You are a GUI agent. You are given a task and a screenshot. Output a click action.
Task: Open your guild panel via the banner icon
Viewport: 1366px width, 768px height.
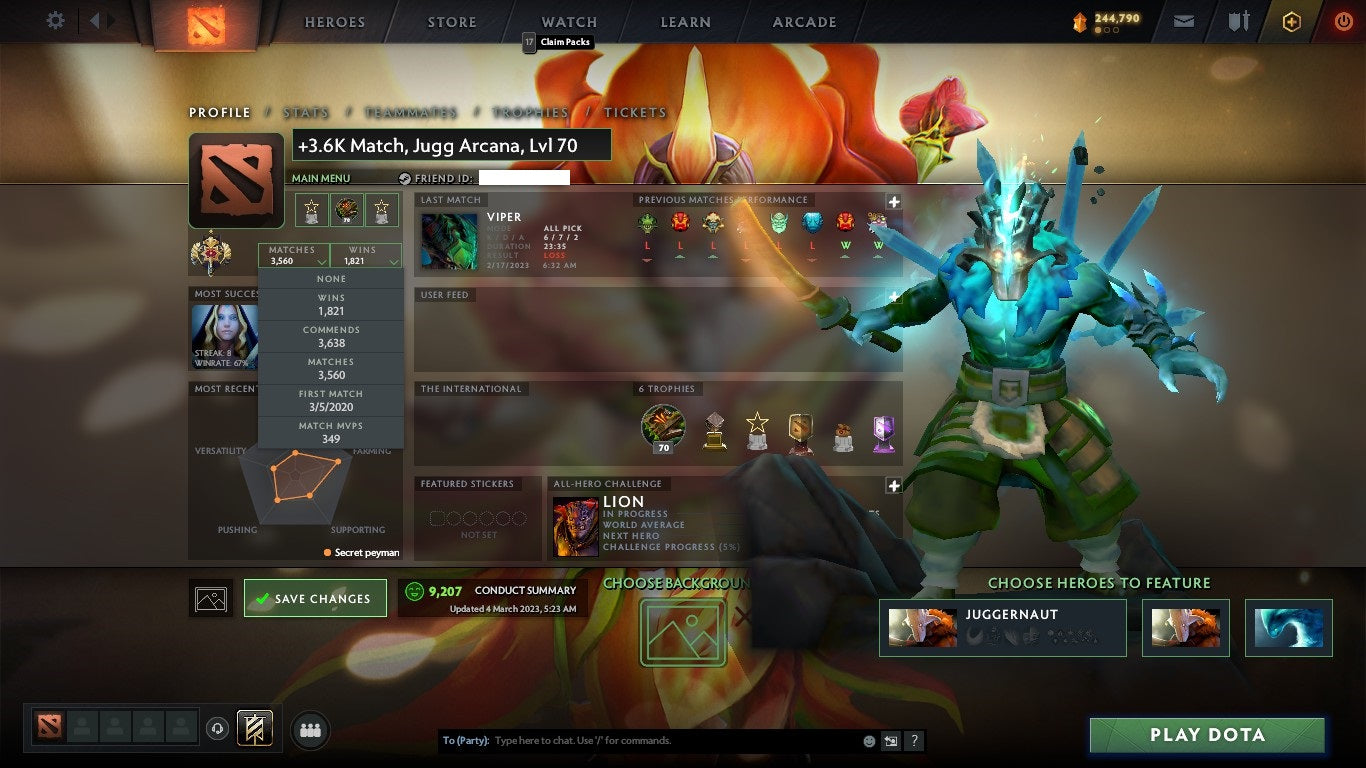coord(253,728)
